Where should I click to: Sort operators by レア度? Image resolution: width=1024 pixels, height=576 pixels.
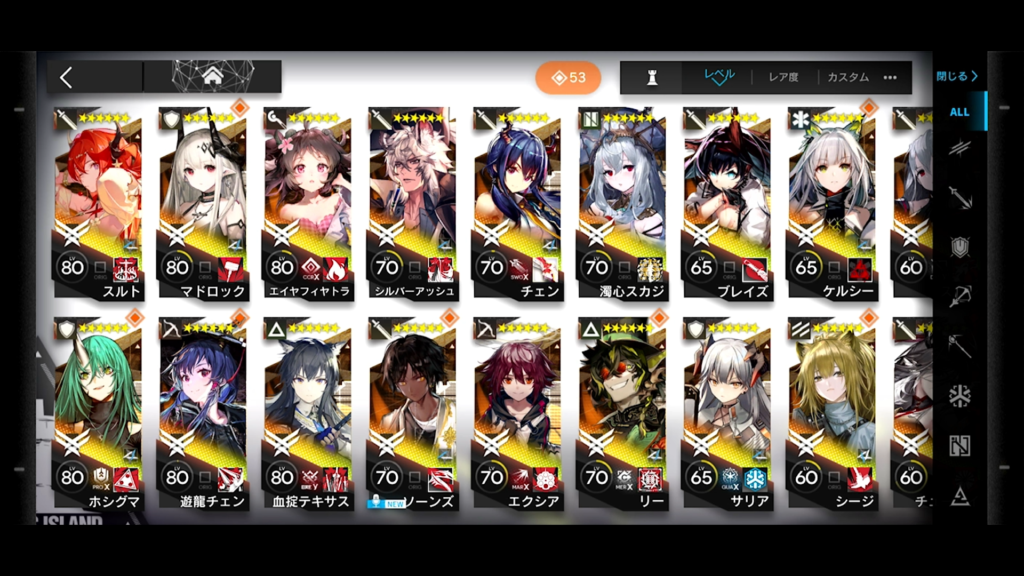pyautogui.click(x=783, y=77)
